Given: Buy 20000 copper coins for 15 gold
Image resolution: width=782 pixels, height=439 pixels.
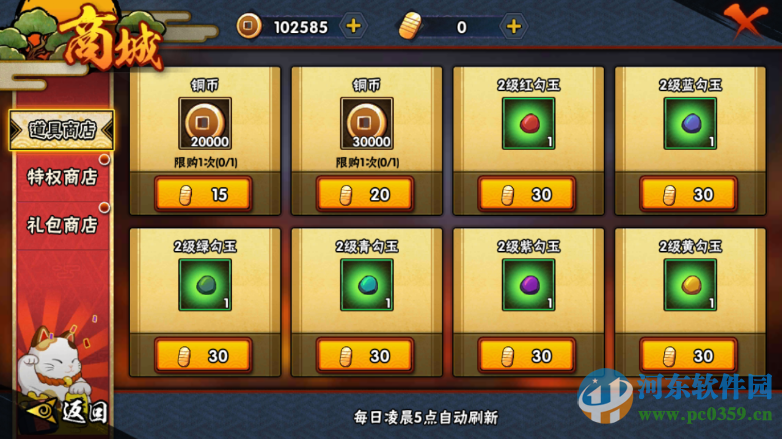Looking at the screenshot, I should (x=203, y=194).
